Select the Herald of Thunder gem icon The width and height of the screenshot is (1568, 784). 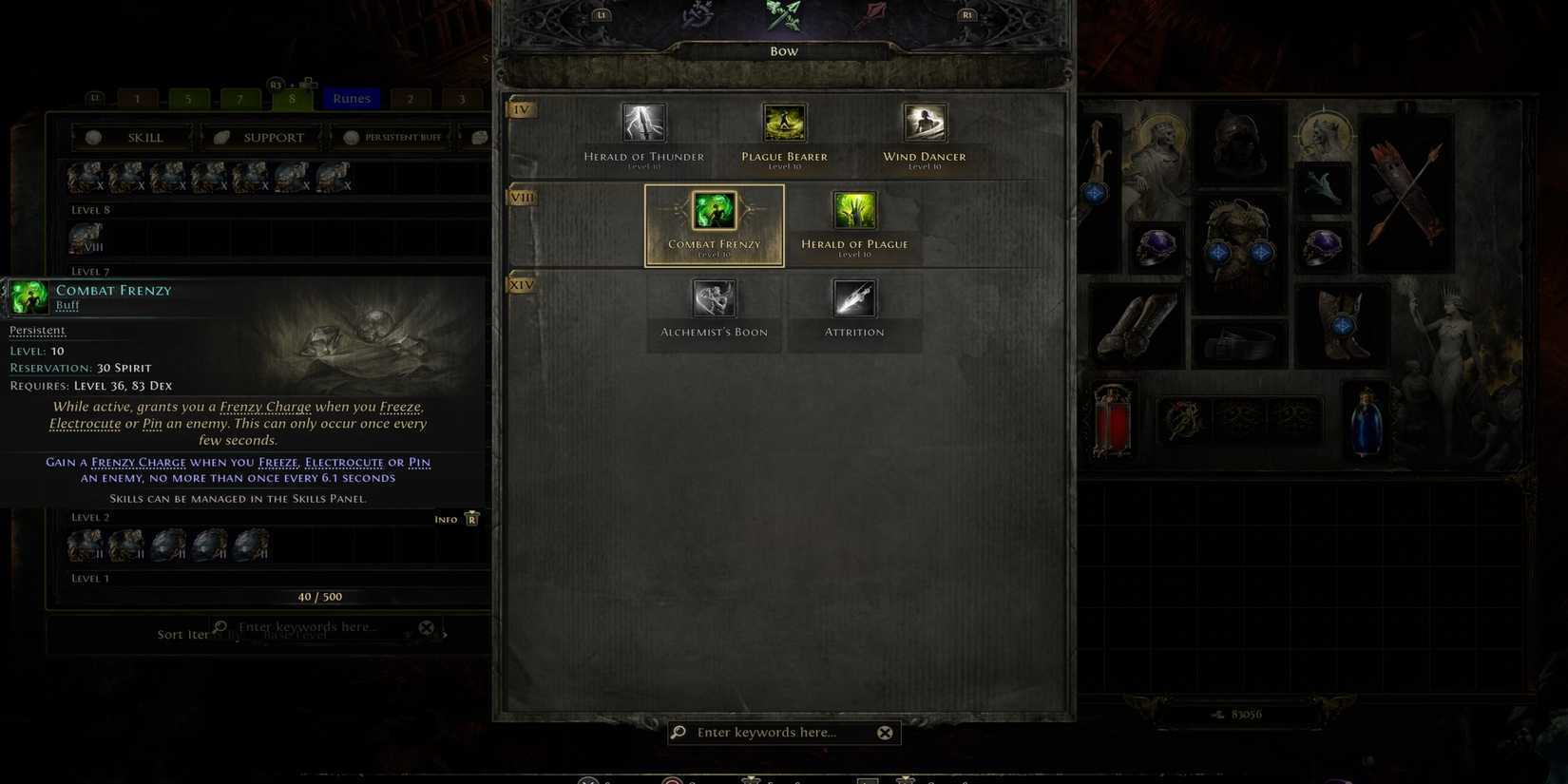click(644, 122)
